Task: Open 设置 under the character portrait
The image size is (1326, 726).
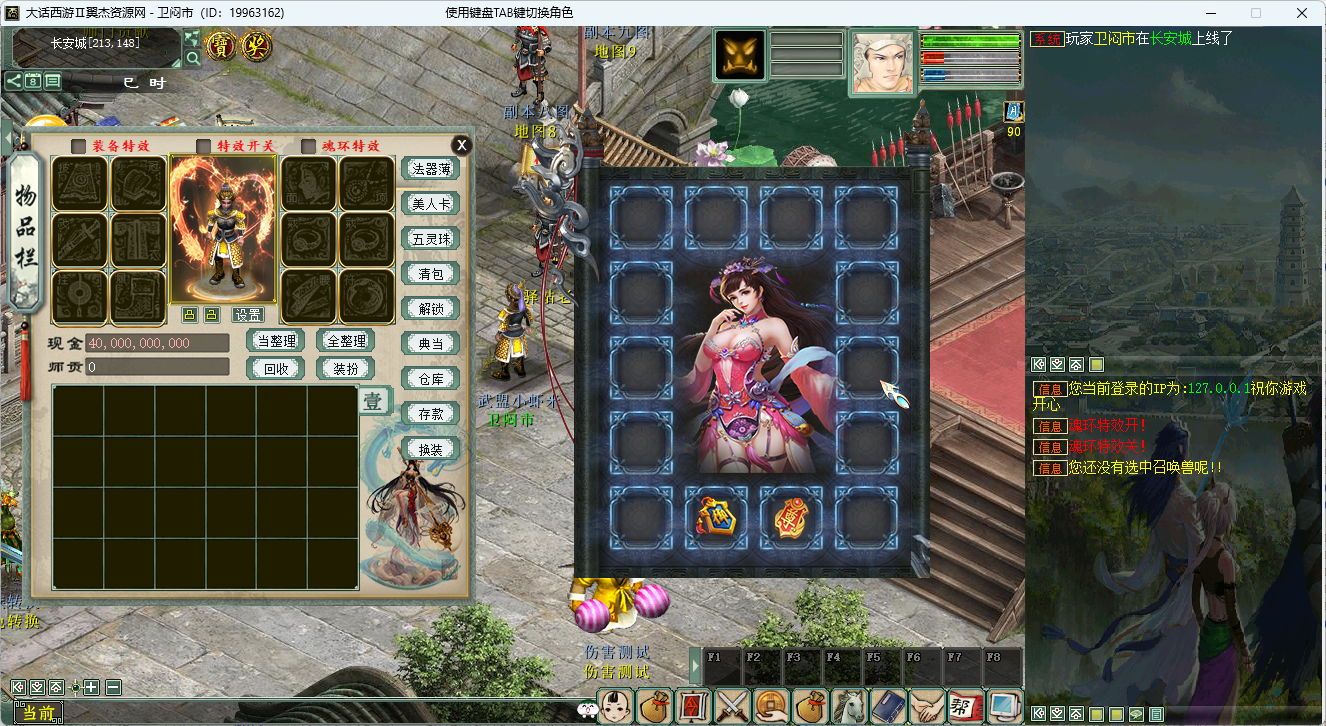Action: (248, 315)
